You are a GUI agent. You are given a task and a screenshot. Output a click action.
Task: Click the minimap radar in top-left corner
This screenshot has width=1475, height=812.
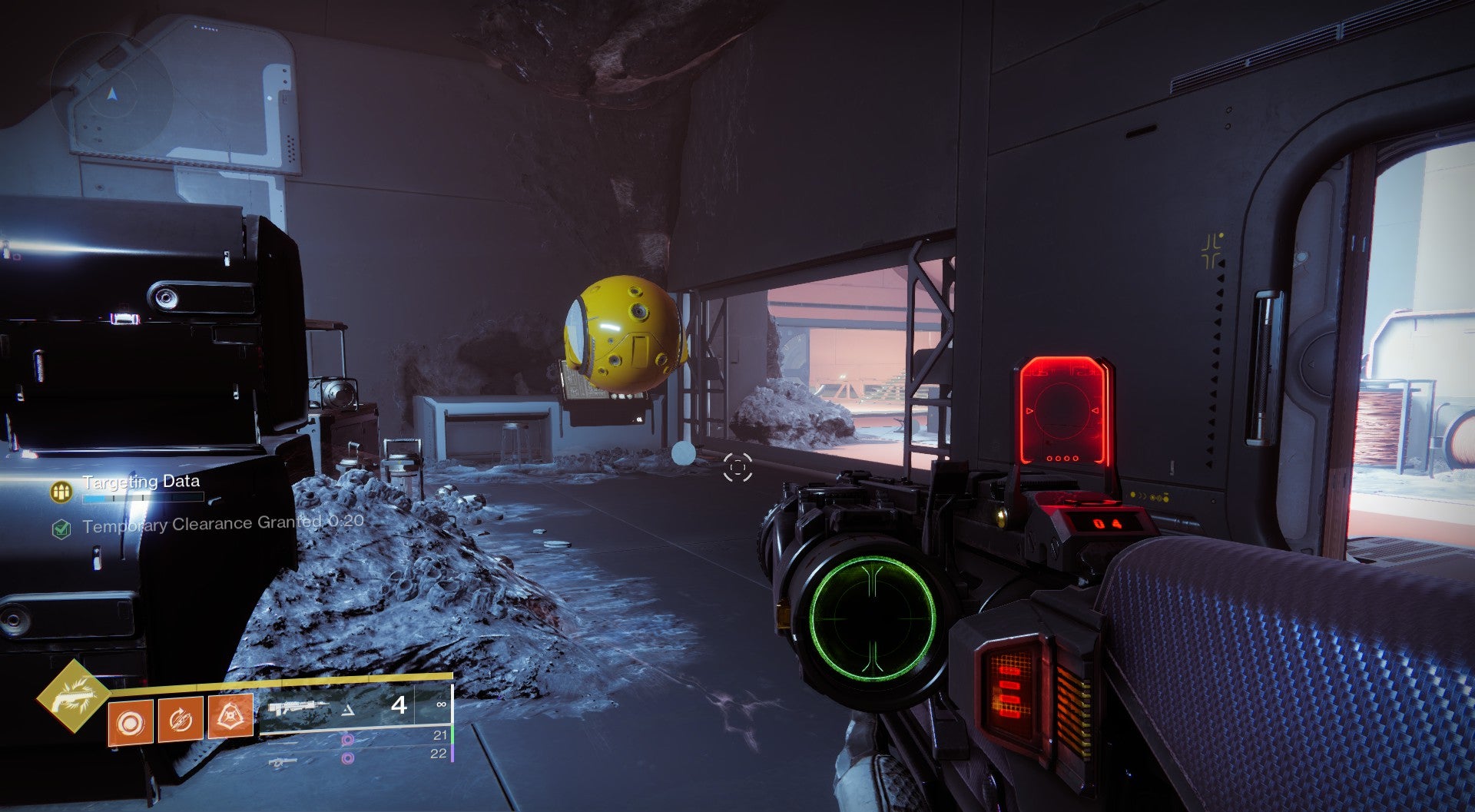coord(111,92)
